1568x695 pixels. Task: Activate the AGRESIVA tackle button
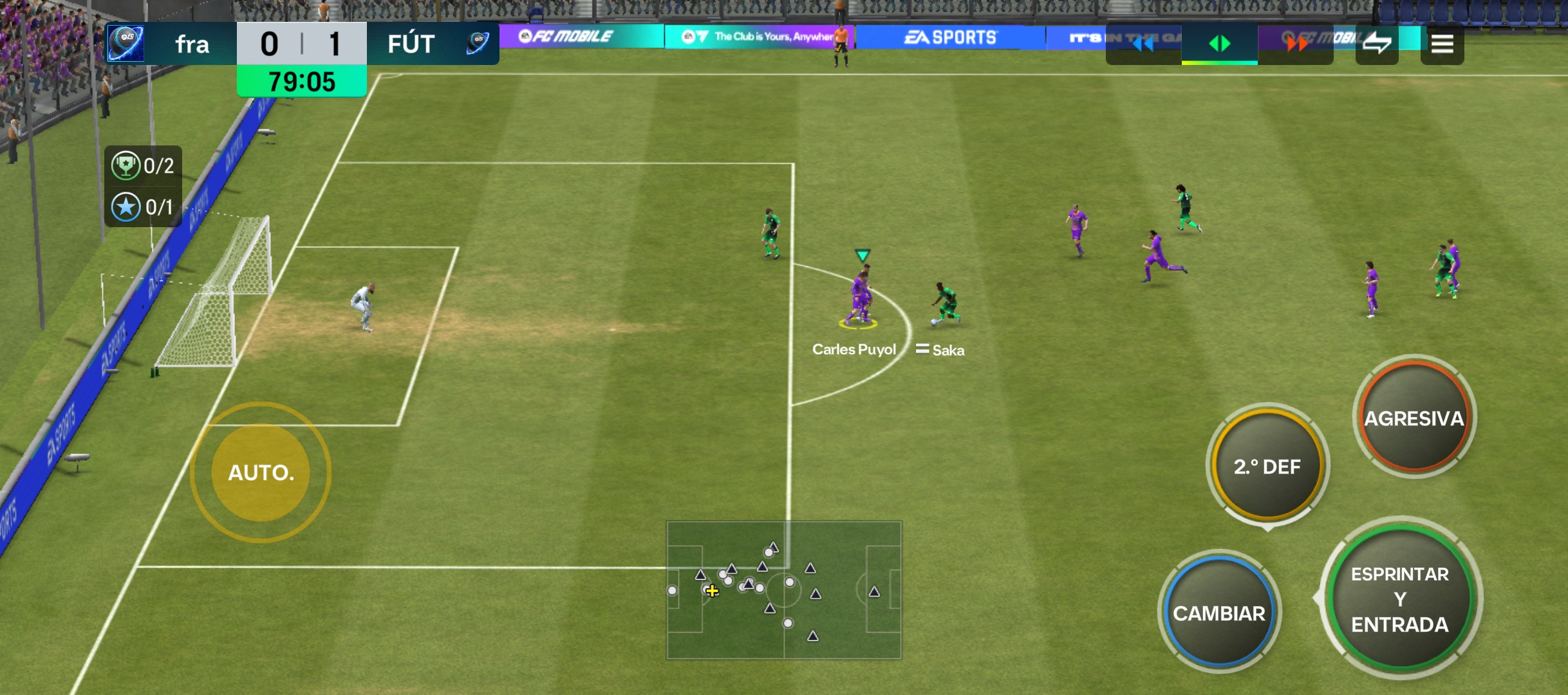click(1414, 418)
